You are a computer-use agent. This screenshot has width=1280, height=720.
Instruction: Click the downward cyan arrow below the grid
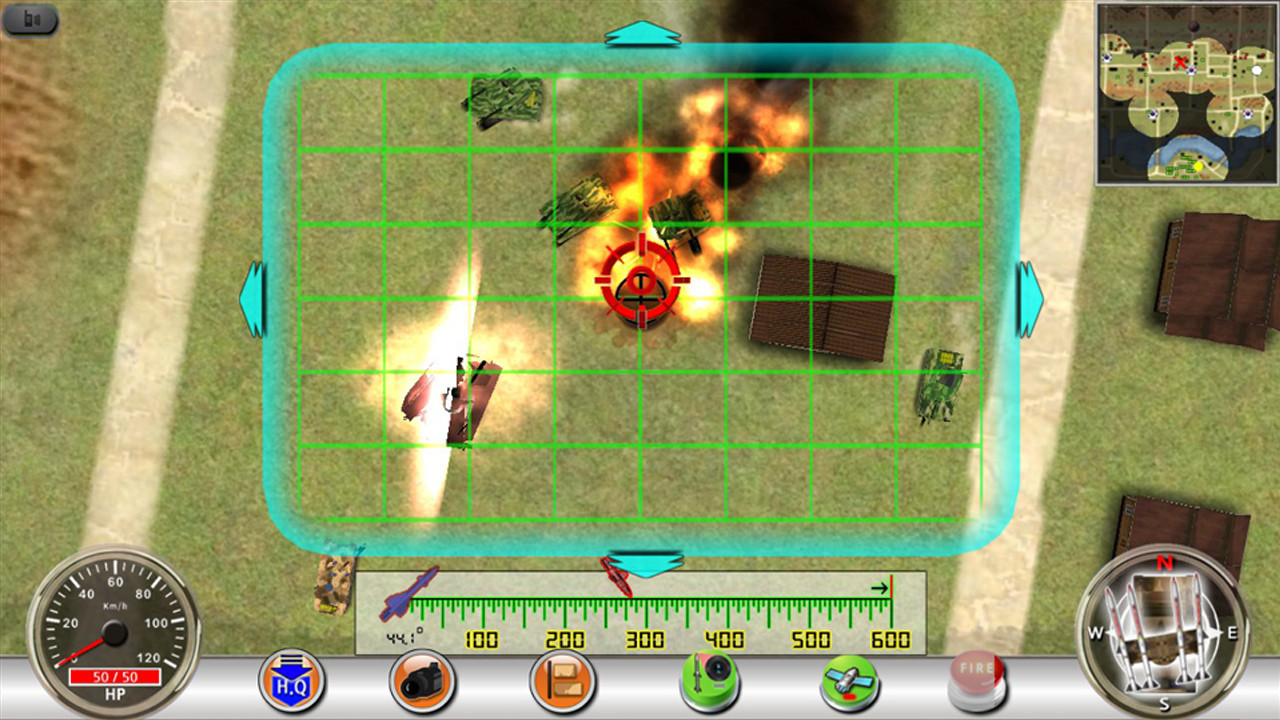tap(646, 563)
